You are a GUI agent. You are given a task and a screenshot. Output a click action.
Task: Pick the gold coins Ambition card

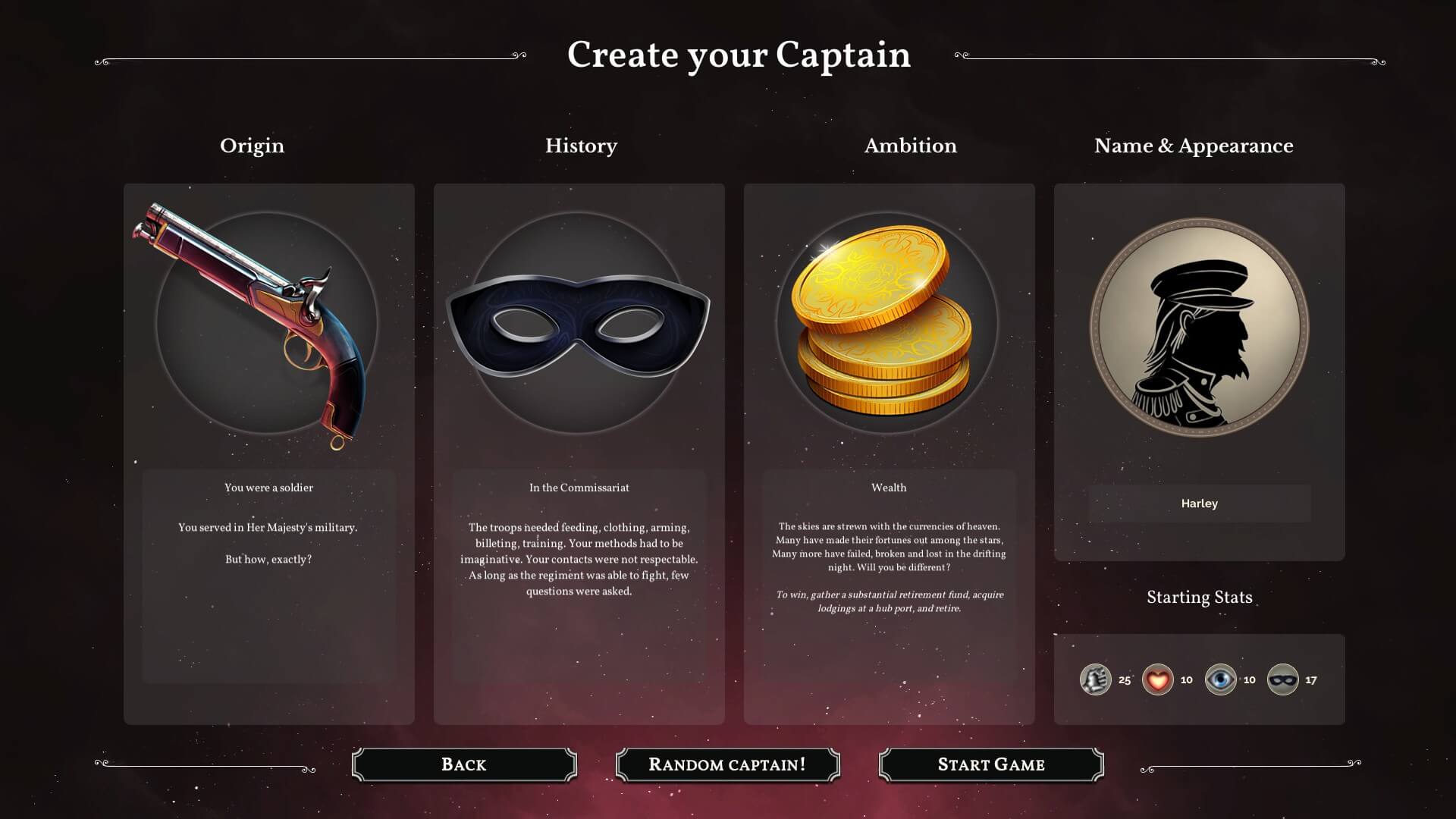pyautogui.click(x=888, y=325)
